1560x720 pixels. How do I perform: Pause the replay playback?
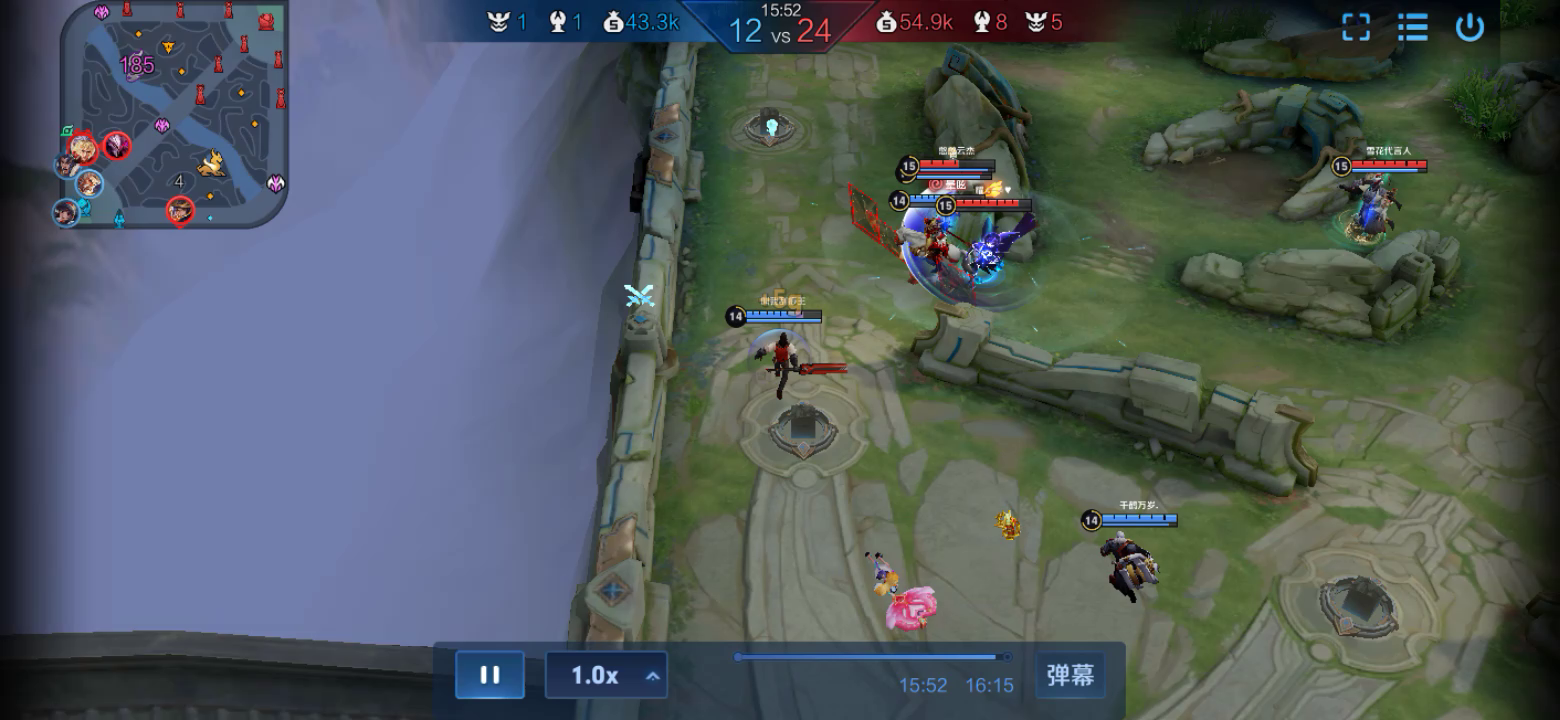click(x=490, y=675)
